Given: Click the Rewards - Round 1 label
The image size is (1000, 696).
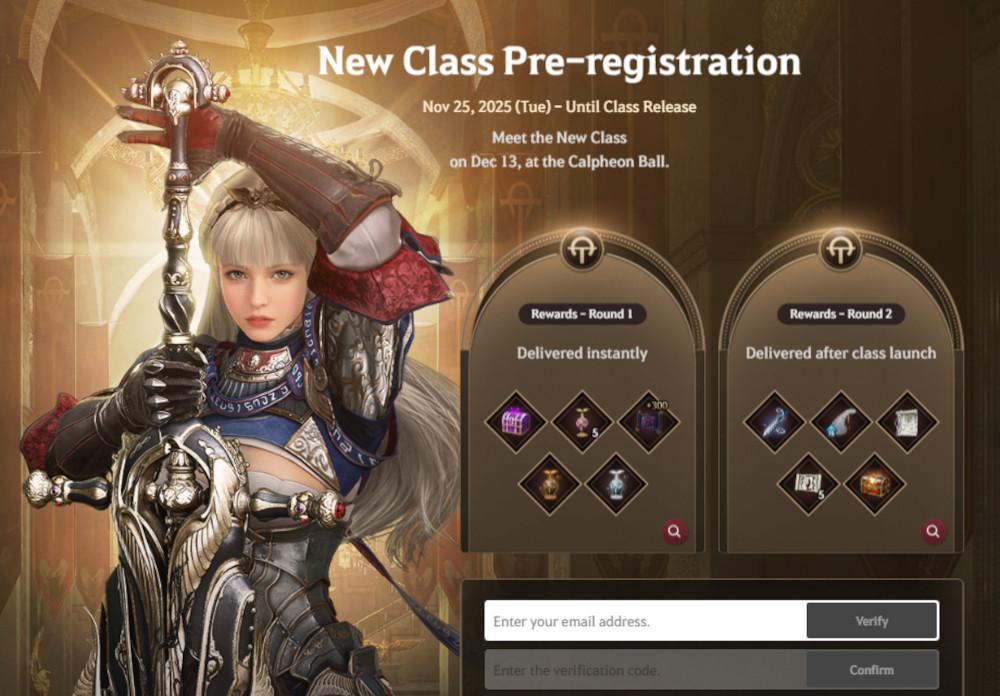Looking at the screenshot, I should pyautogui.click(x=582, y=314).
